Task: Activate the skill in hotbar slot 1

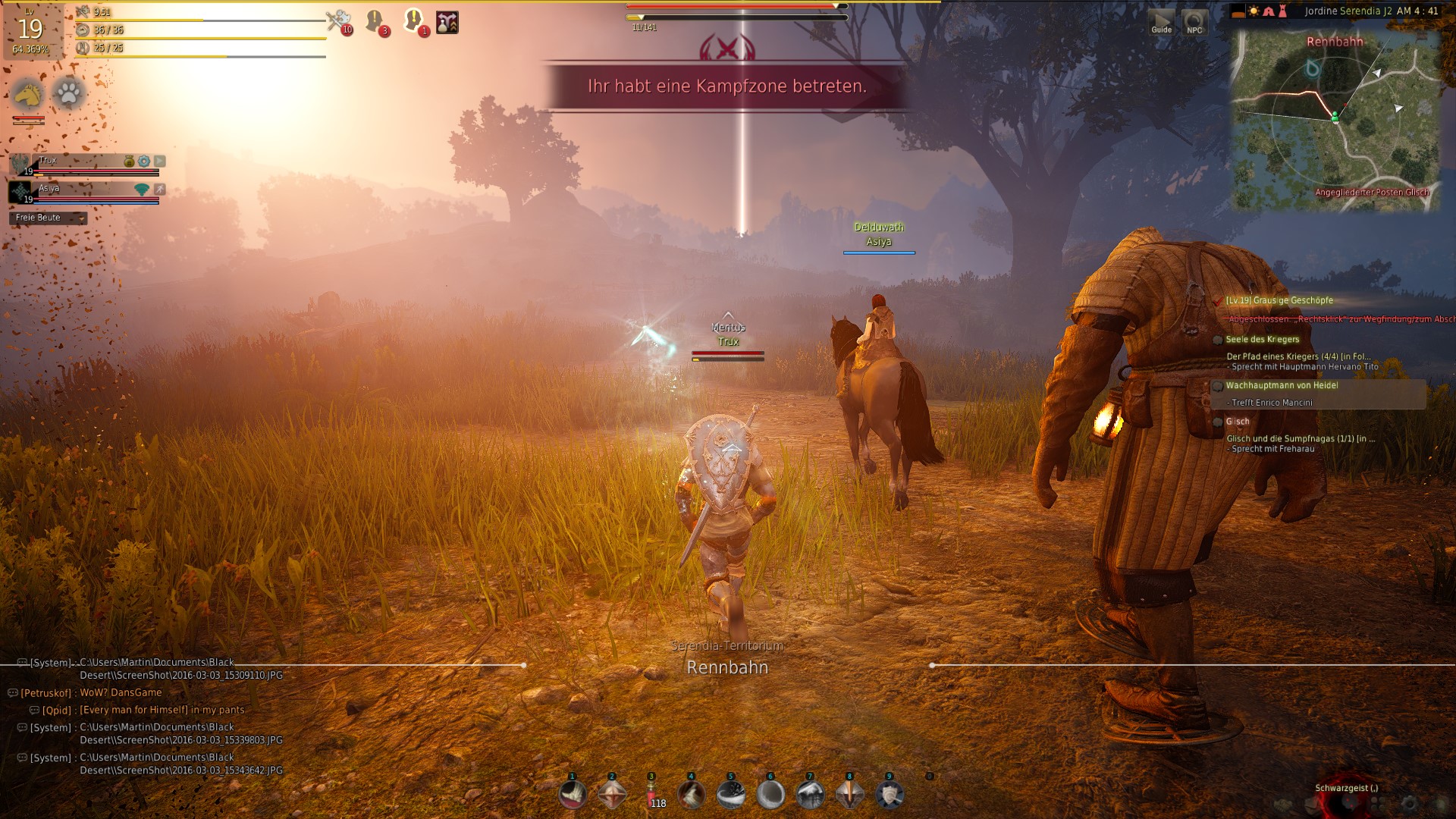Action: pyautogui.click(x=573, y=795)
